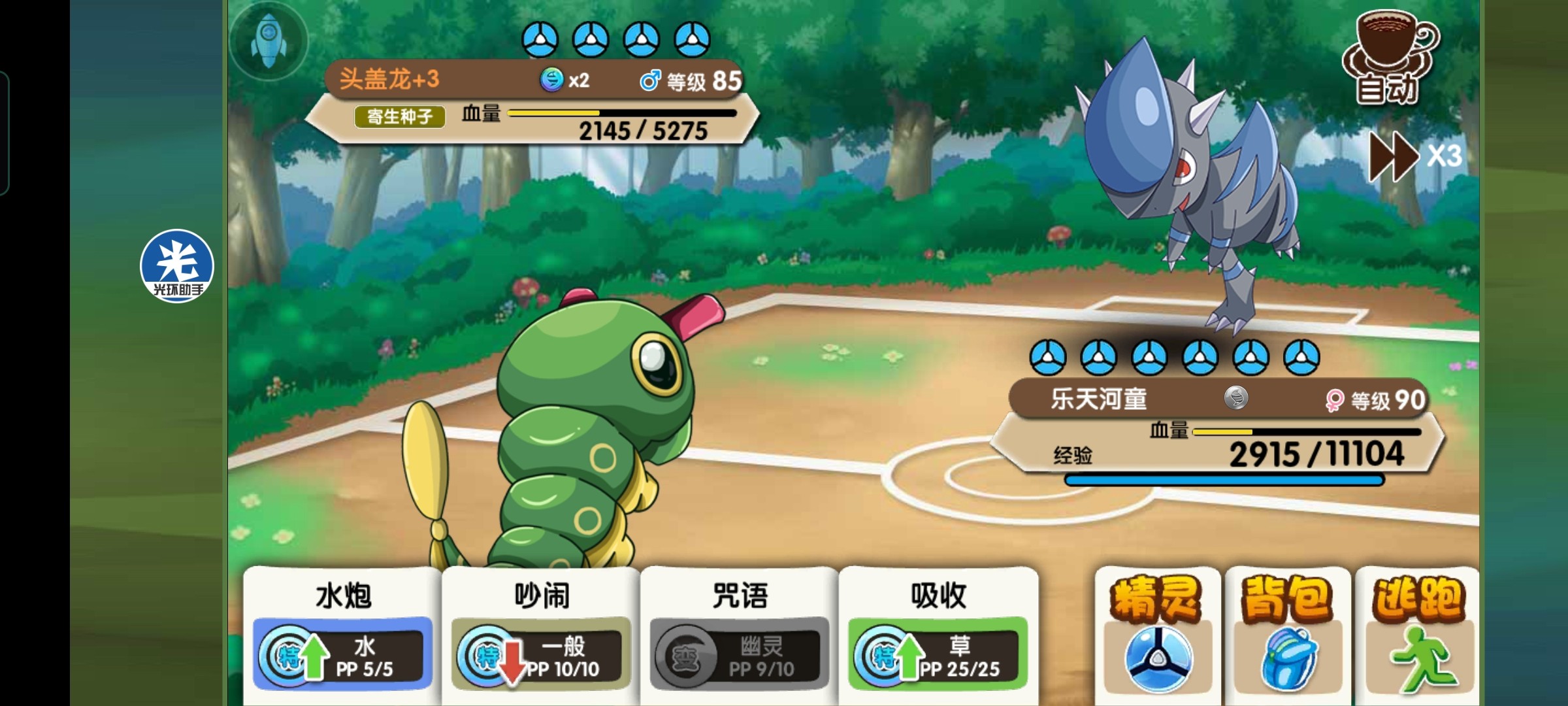Tap the rocket icon button
Screen dimensions: 1568x706
tap(269, 40)
